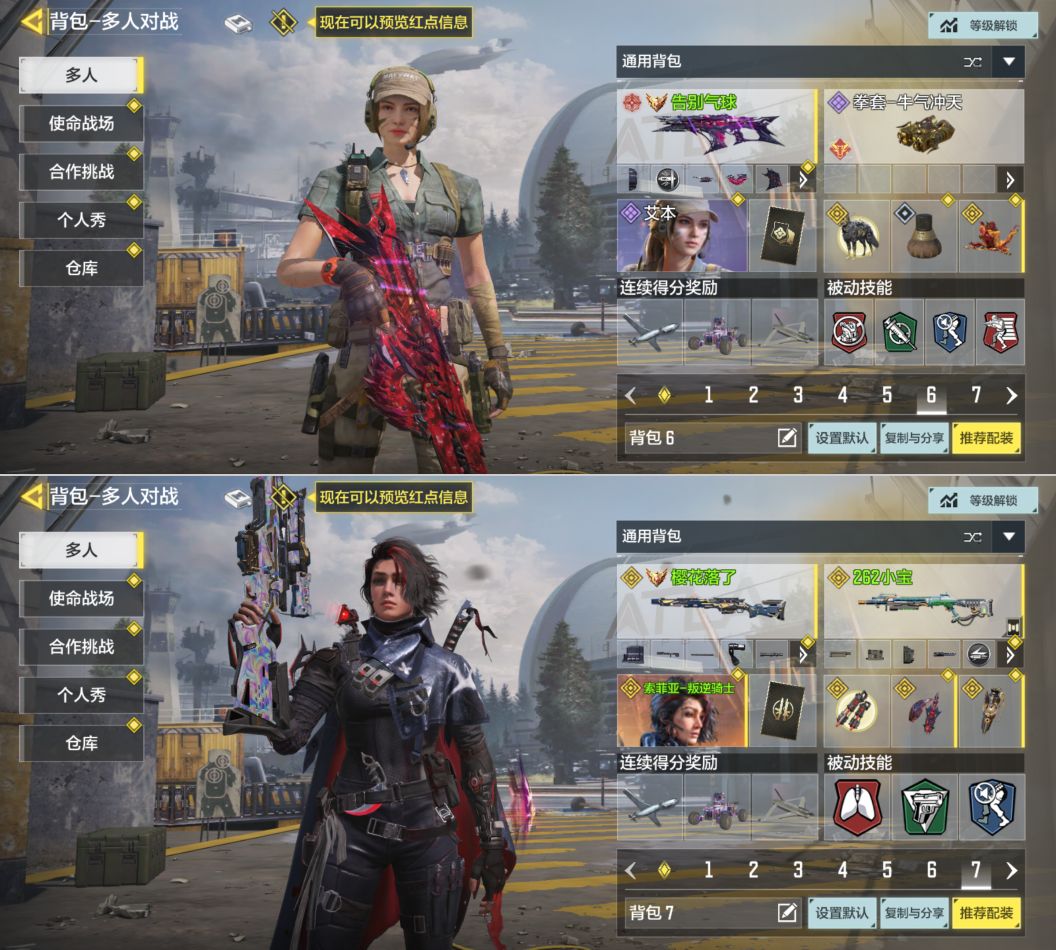Select the 樱花落了 sniper rifle card

click(x=716, y=605)
